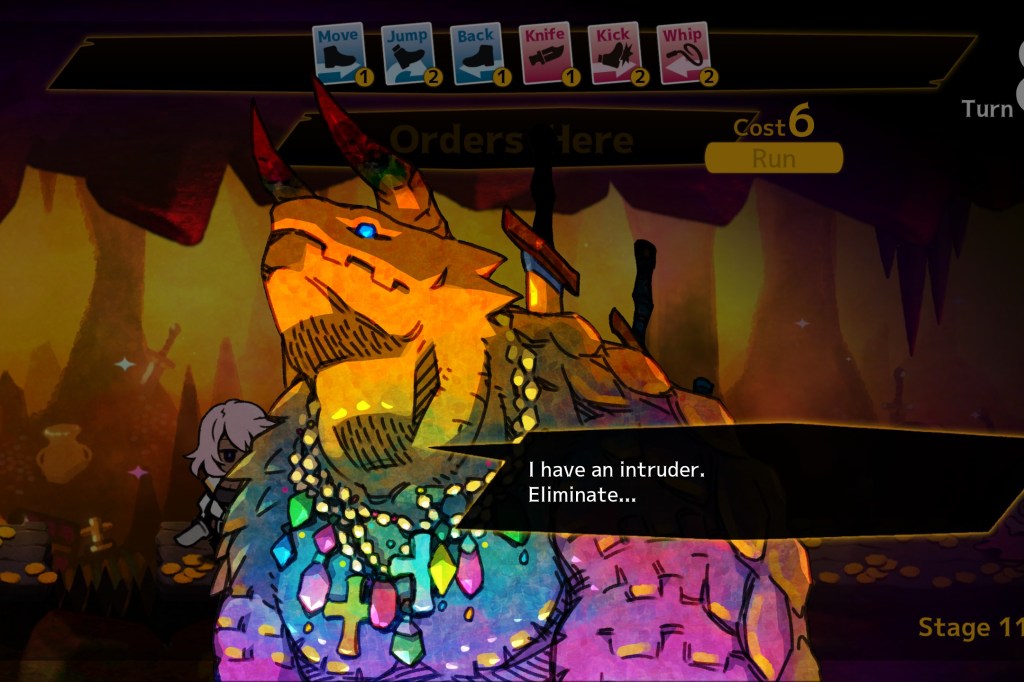Pick the Whip attack card

pyautogui.click(x=683, y=53)
